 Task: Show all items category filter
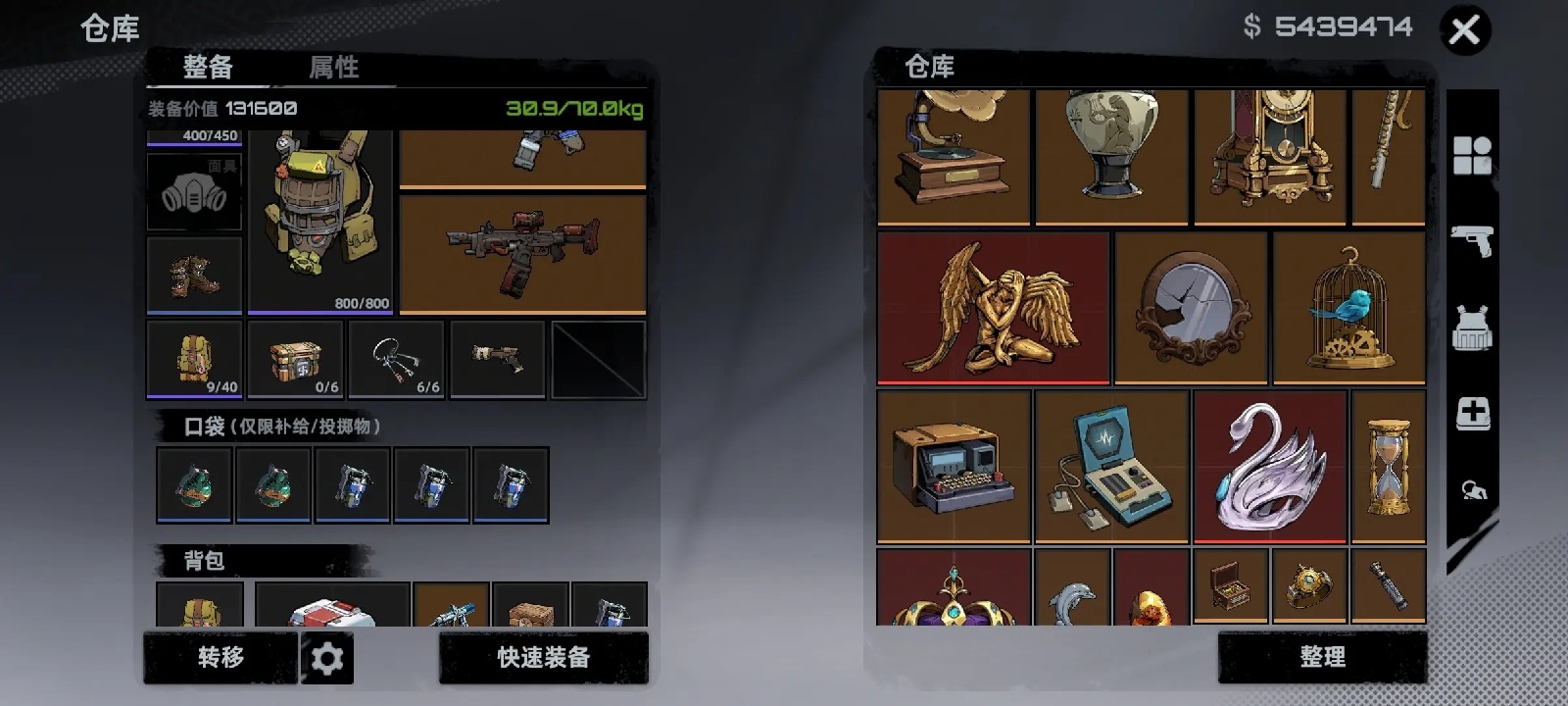1472,155
